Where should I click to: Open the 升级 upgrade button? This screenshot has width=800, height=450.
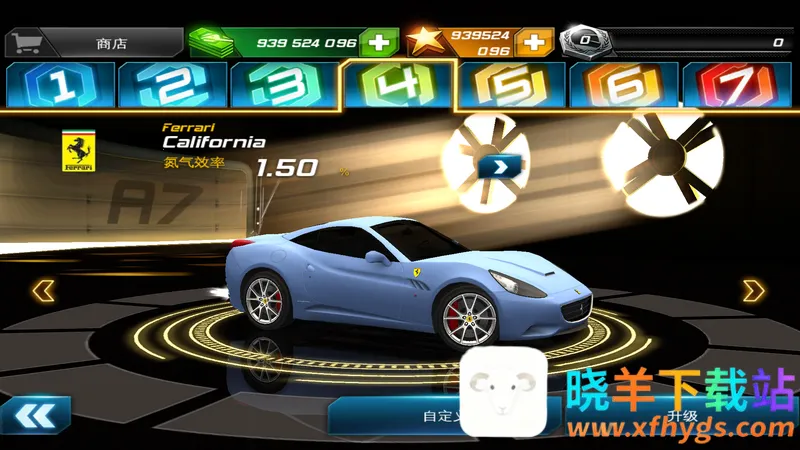682,416
